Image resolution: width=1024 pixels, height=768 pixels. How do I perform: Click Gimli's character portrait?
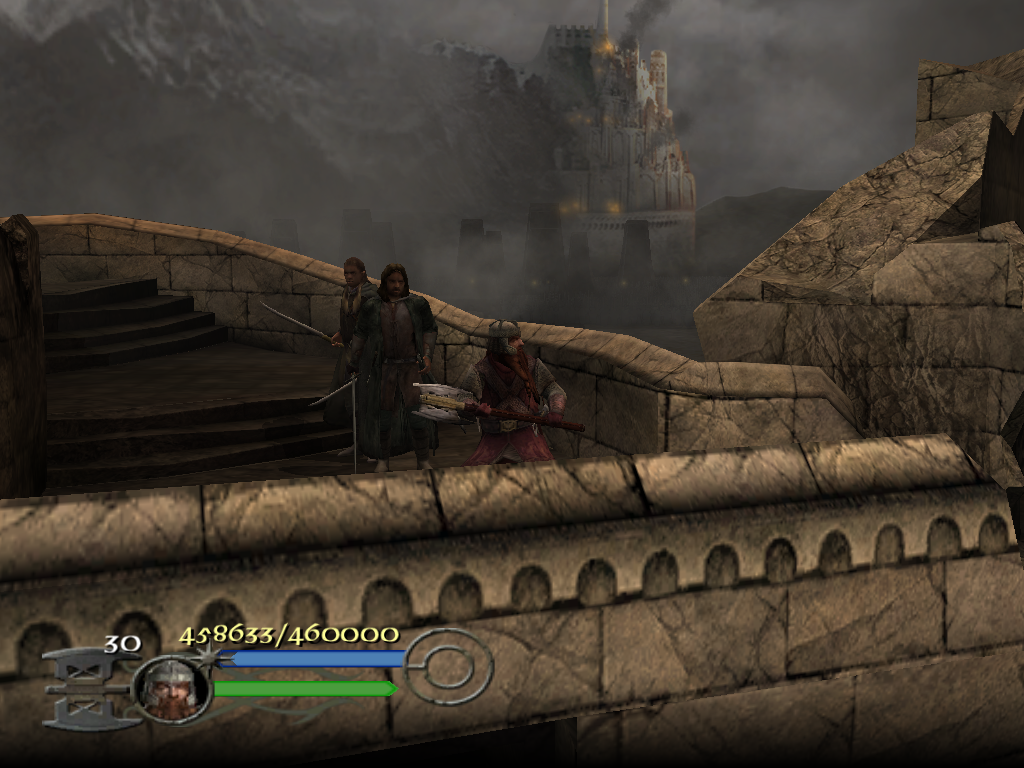[x=171, y=687]
